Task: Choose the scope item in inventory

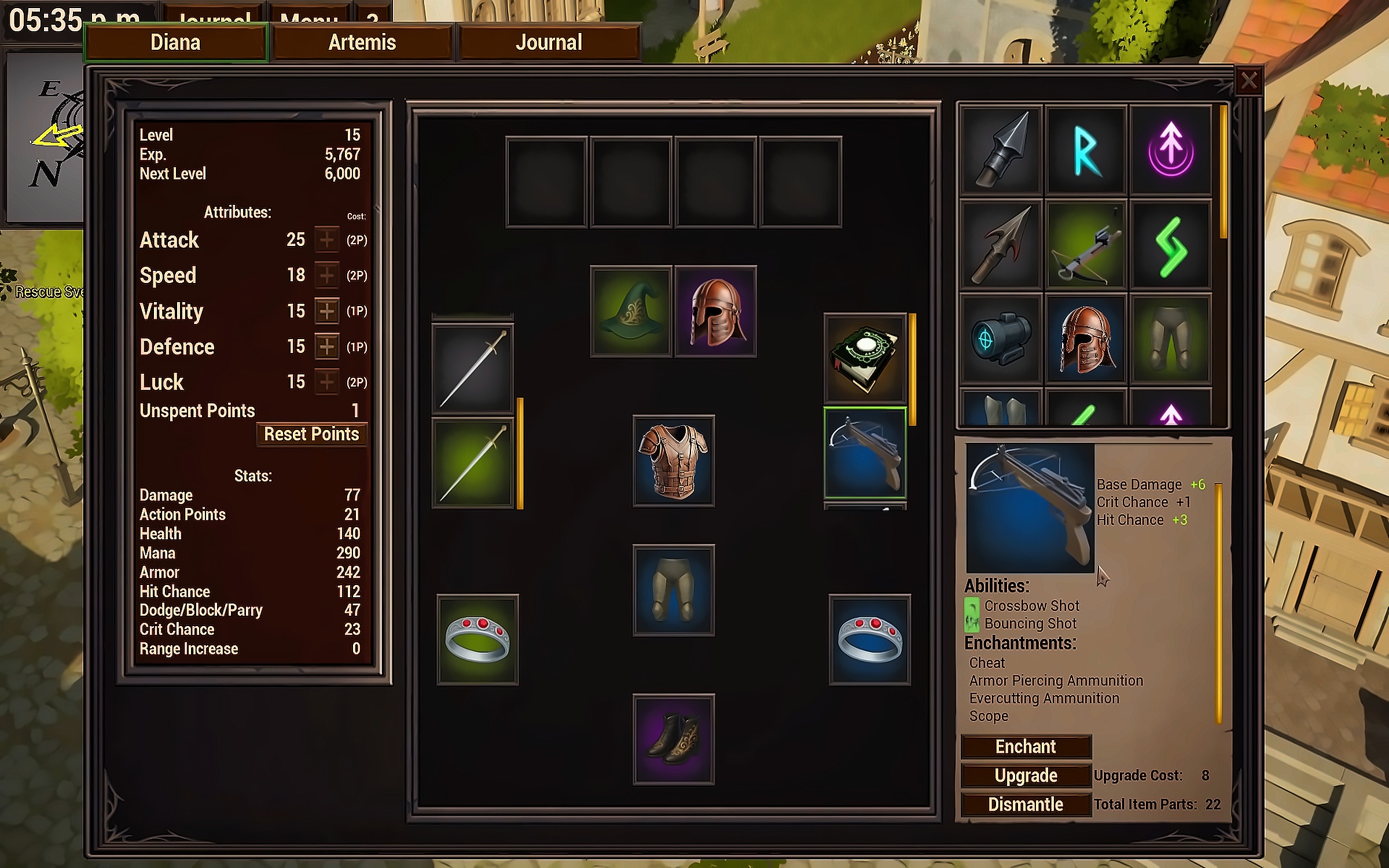Action: click(1001, 339)
